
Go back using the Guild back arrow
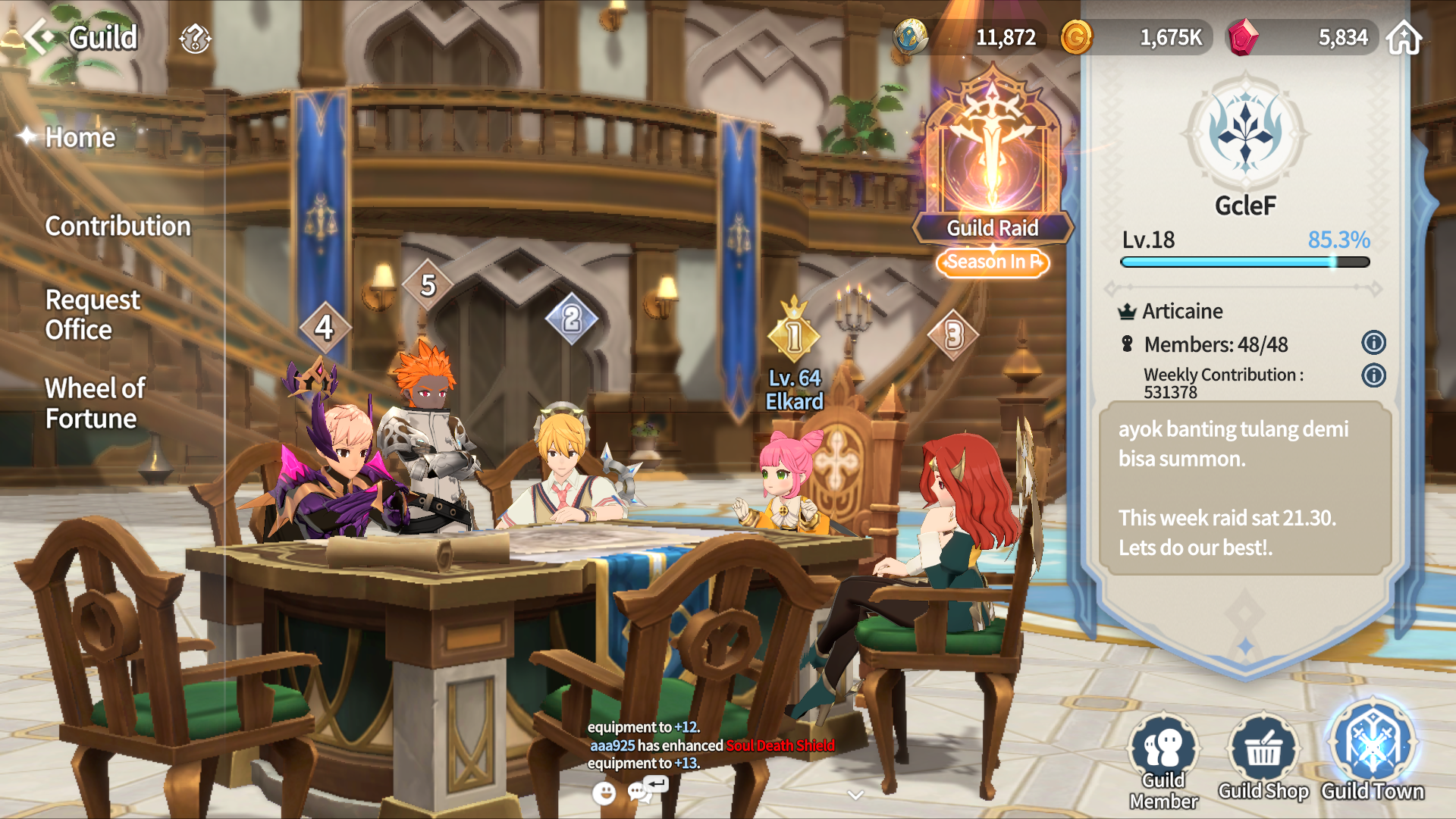point(38,36)
